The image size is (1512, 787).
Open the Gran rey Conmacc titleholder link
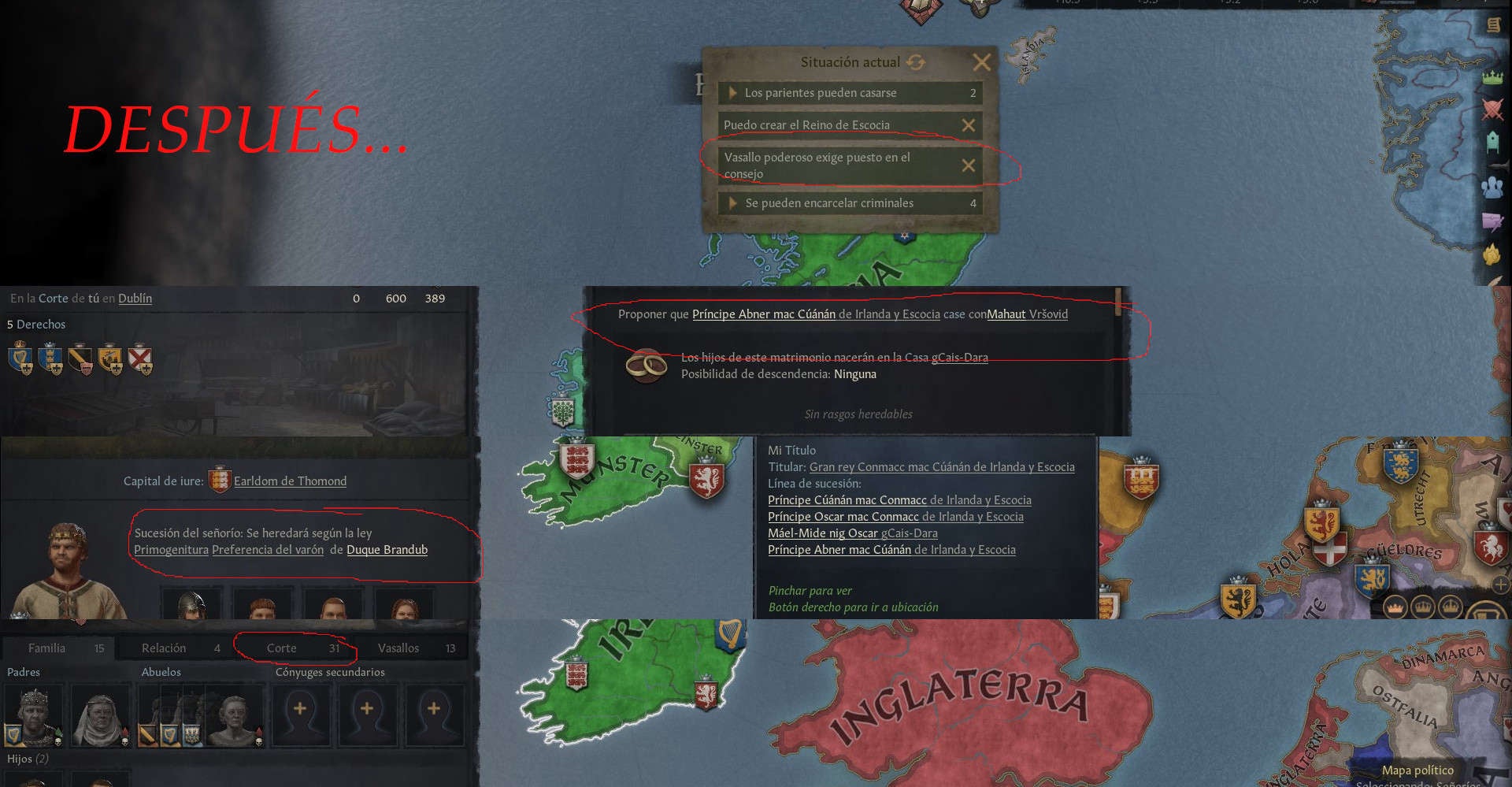pyautogui.click(x=941, y=467)
